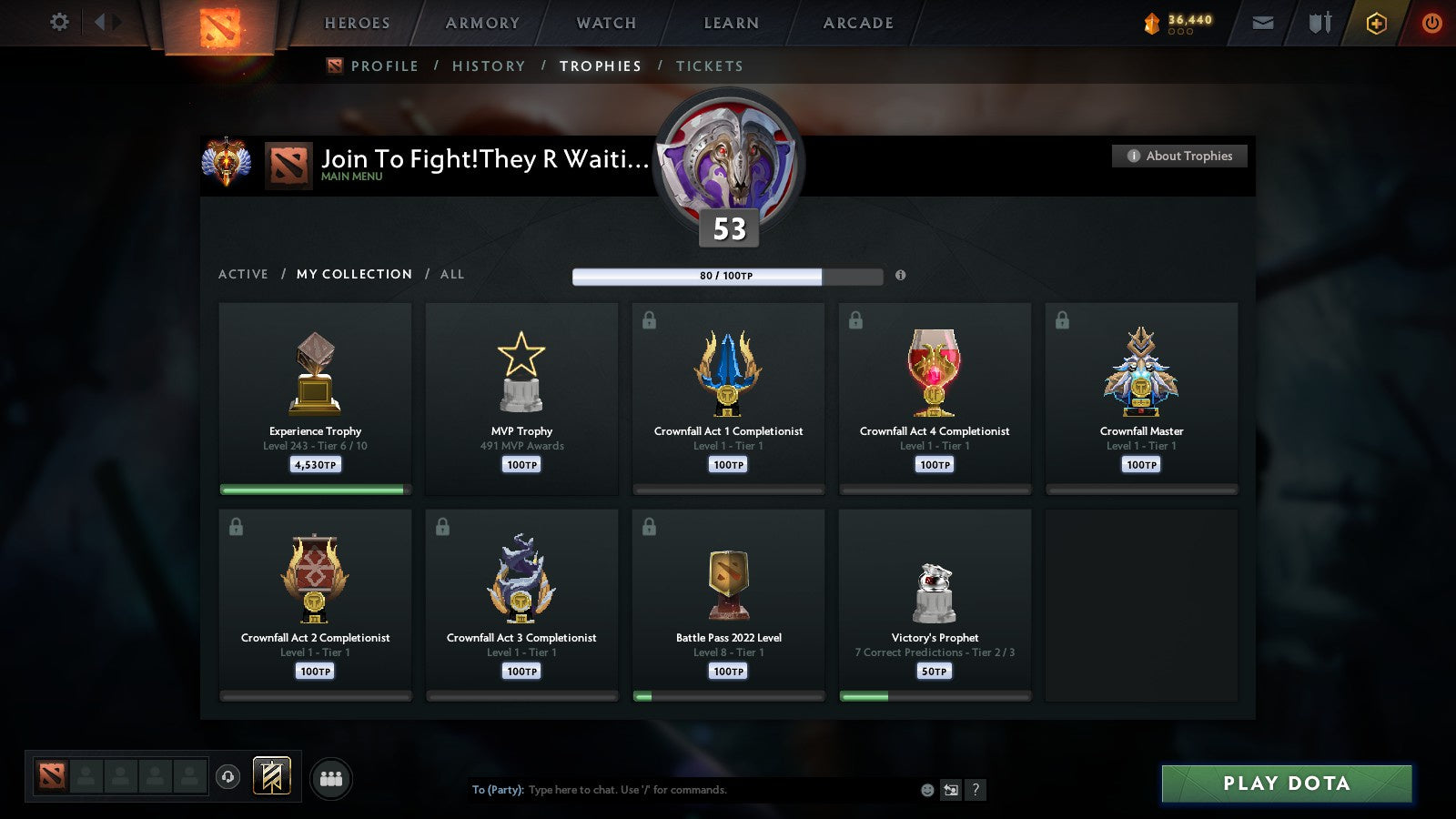The height and width of the screenshot is (819, 1456).
Task: Open the settings gear menu
Action: pyautogui.click(x=58, y=23)
